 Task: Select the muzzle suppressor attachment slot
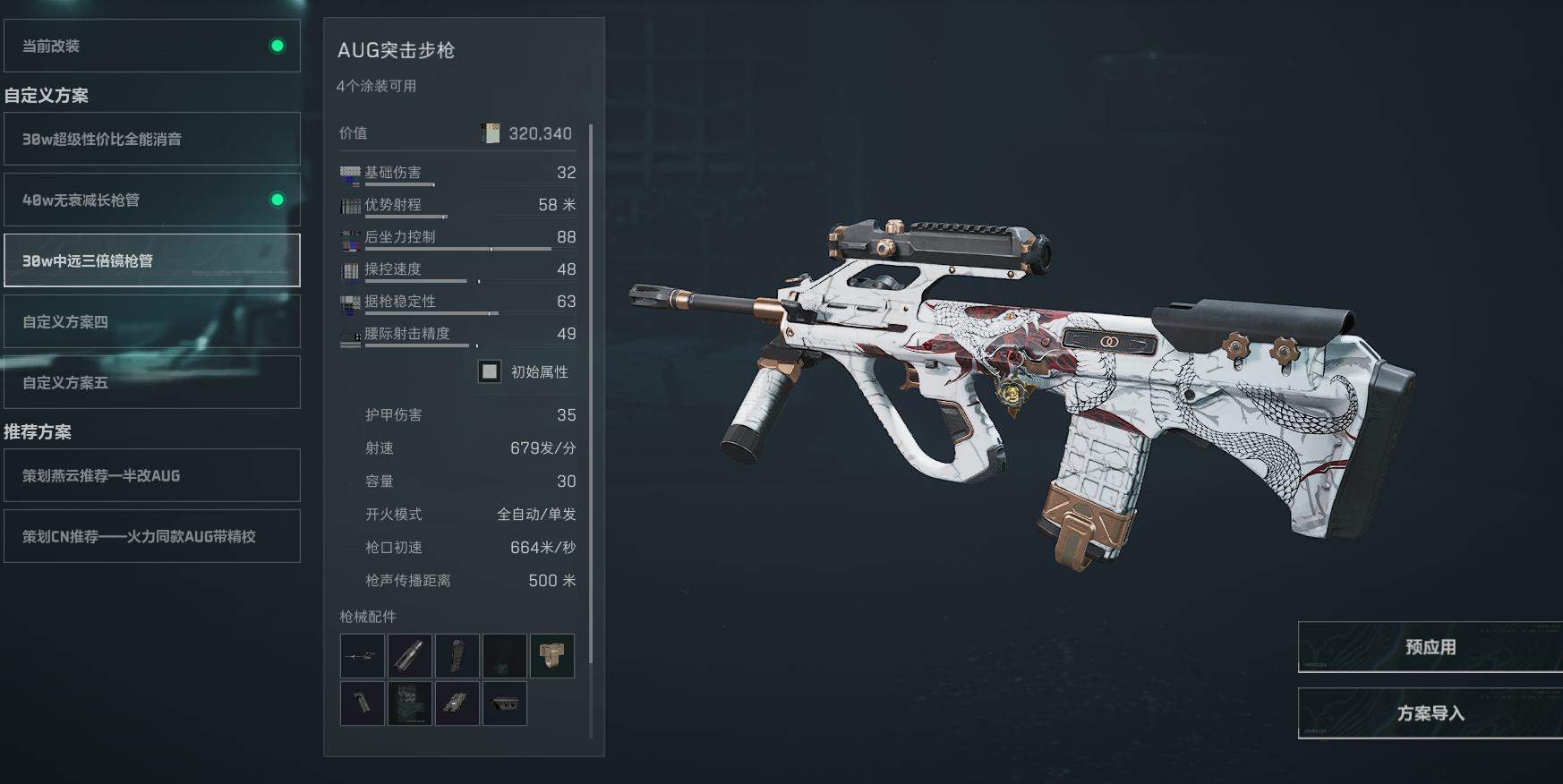tap(410, 656)
